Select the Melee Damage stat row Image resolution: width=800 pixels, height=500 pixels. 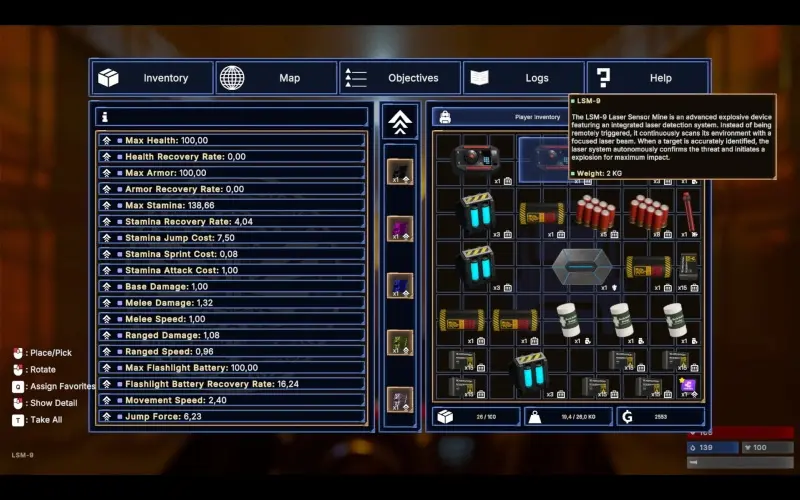coord(231,303)
